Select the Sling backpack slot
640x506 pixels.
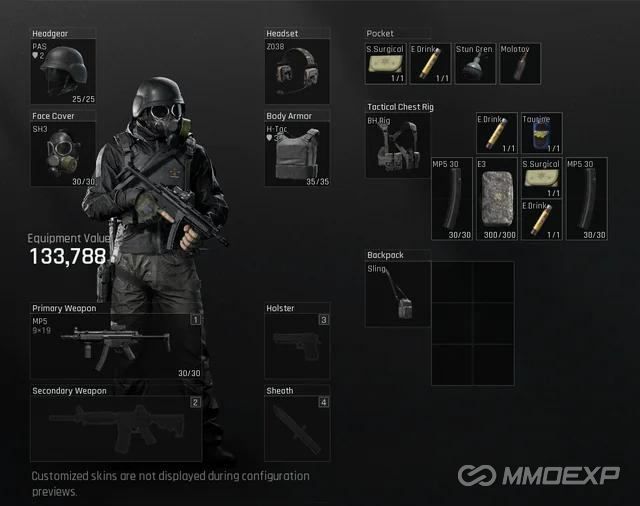[397, 294]
